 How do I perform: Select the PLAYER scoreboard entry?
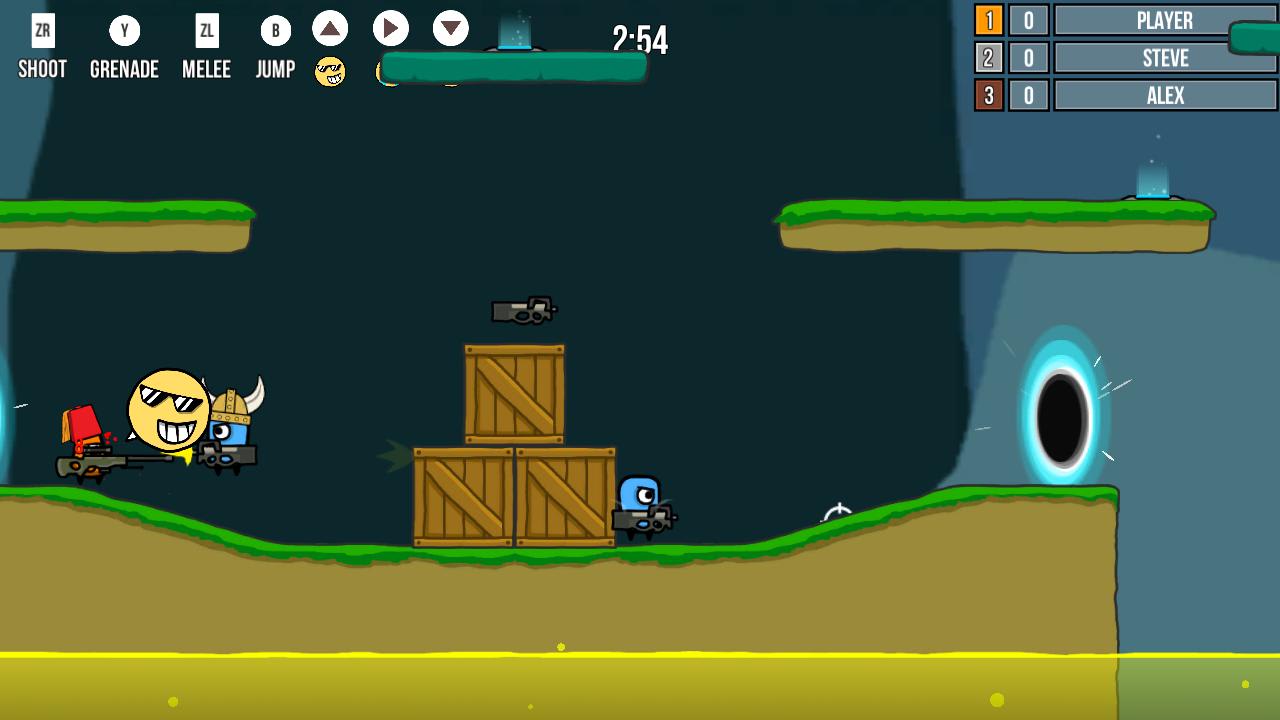click(x=1165, y=20)
